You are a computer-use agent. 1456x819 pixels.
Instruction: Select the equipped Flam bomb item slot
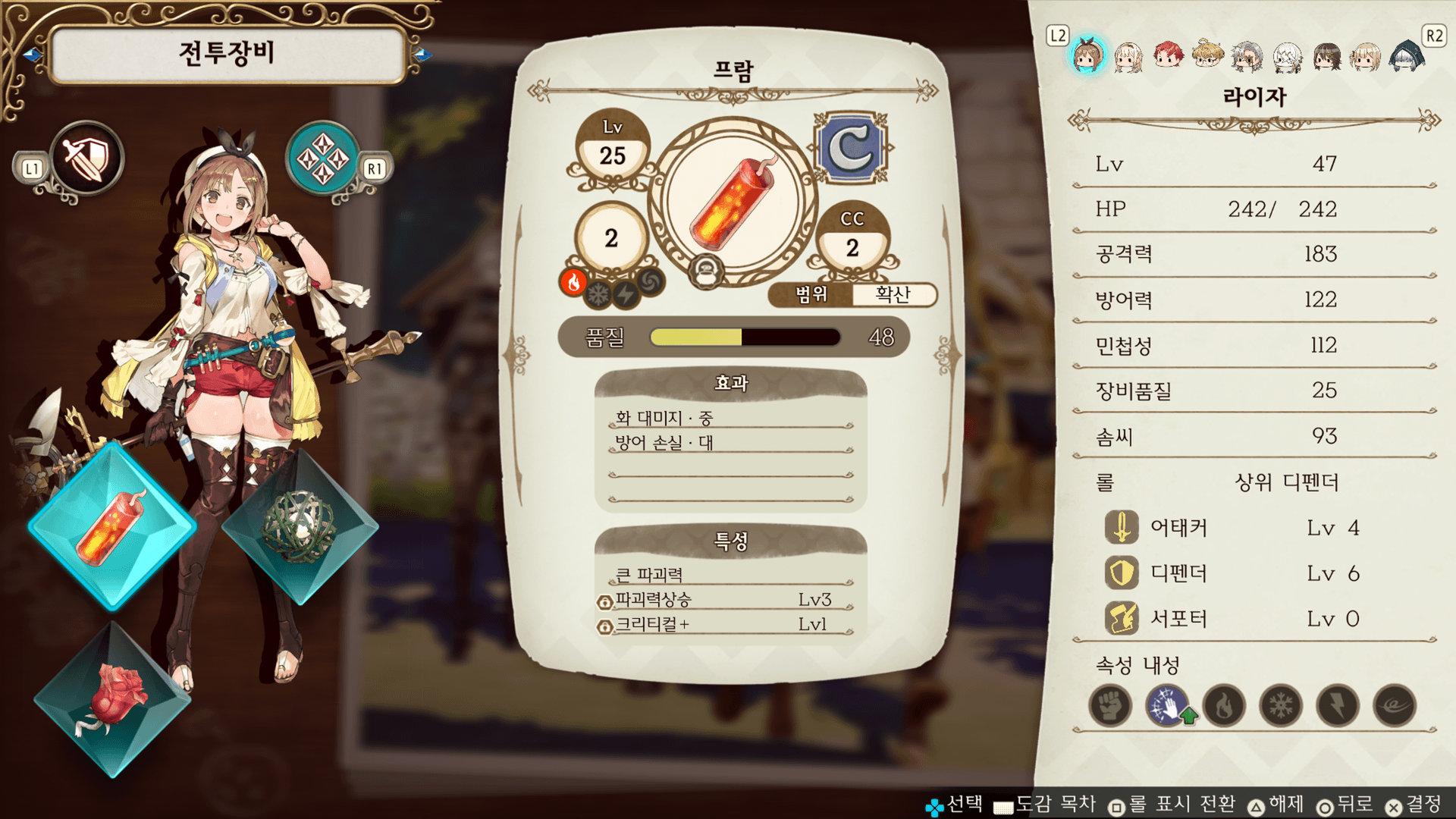coord(112,527)
